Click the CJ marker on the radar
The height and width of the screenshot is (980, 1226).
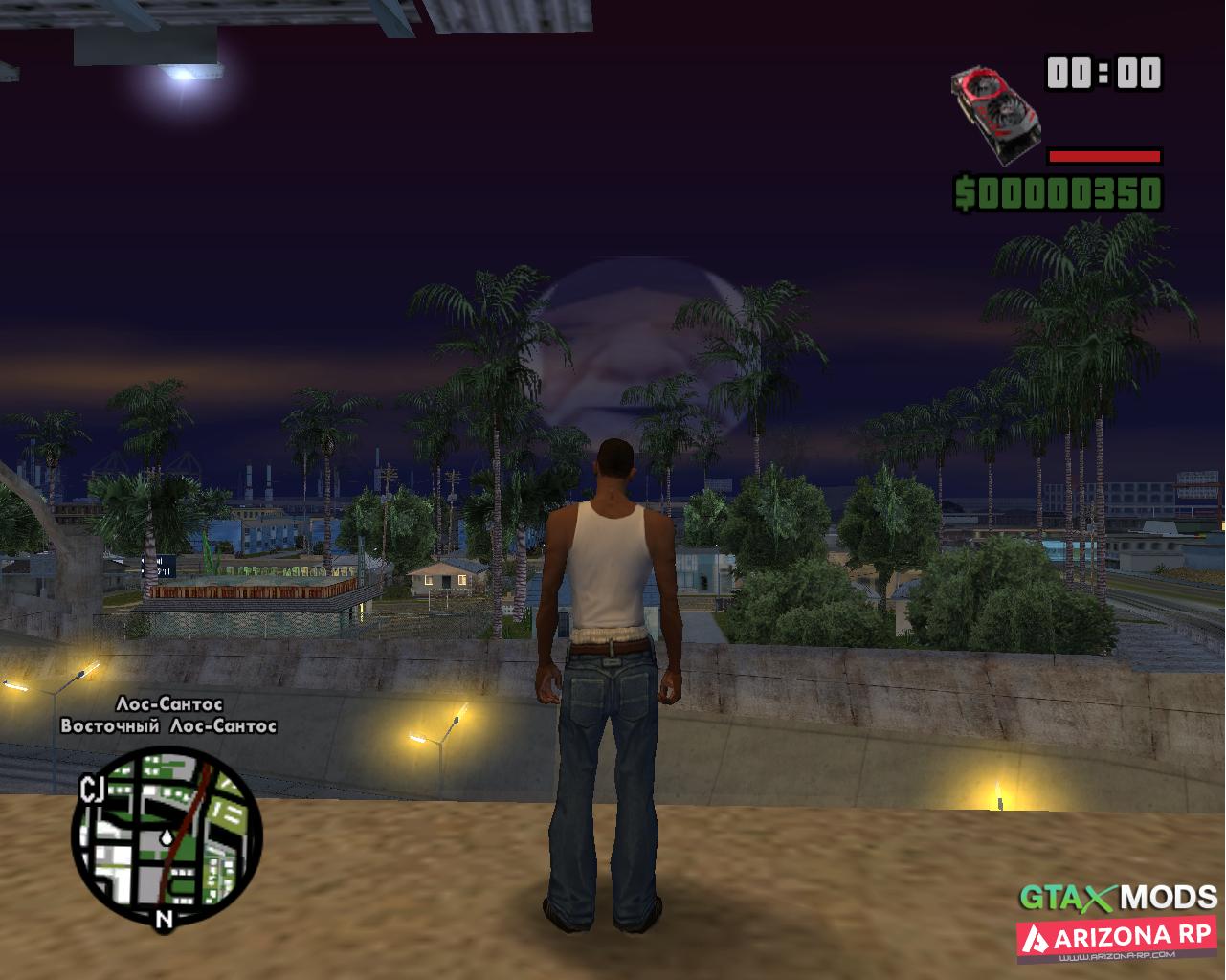pos(92,788)
